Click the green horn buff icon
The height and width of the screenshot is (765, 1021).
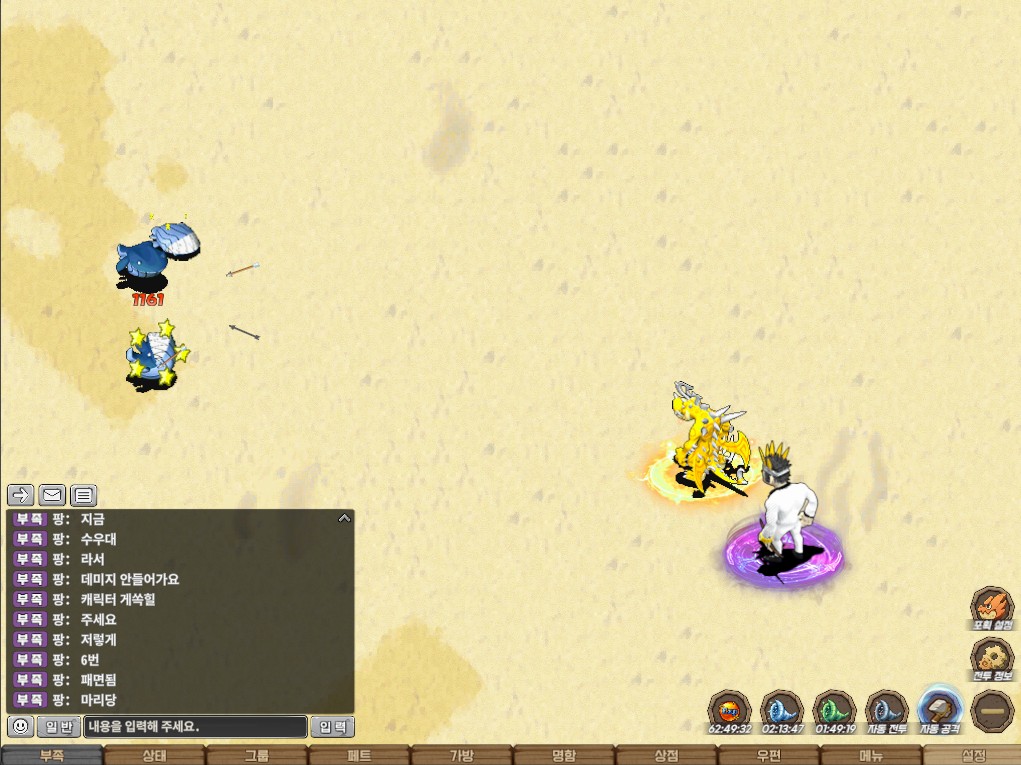click(x=833, y=710)
